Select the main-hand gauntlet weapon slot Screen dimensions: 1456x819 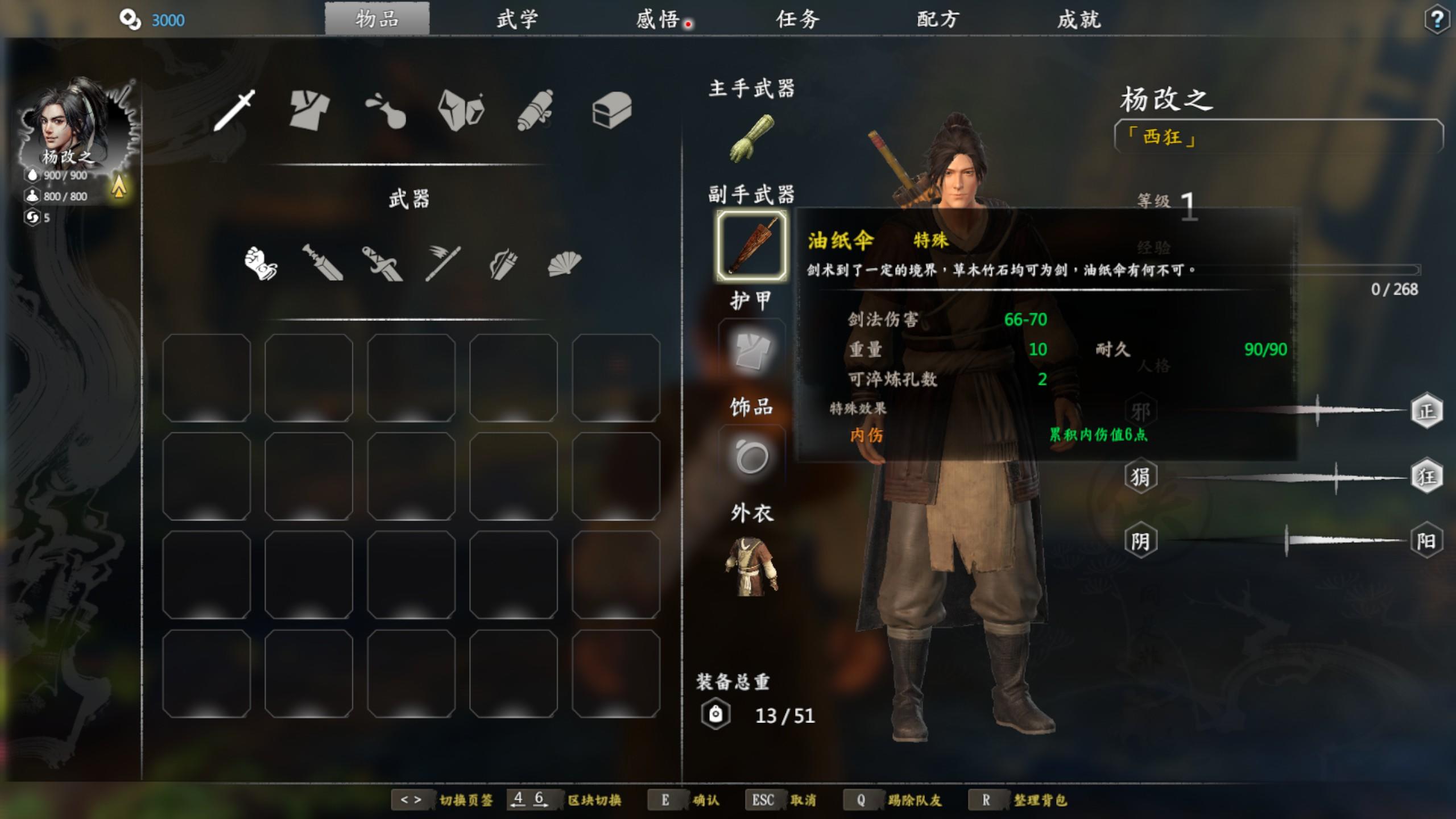751,138
